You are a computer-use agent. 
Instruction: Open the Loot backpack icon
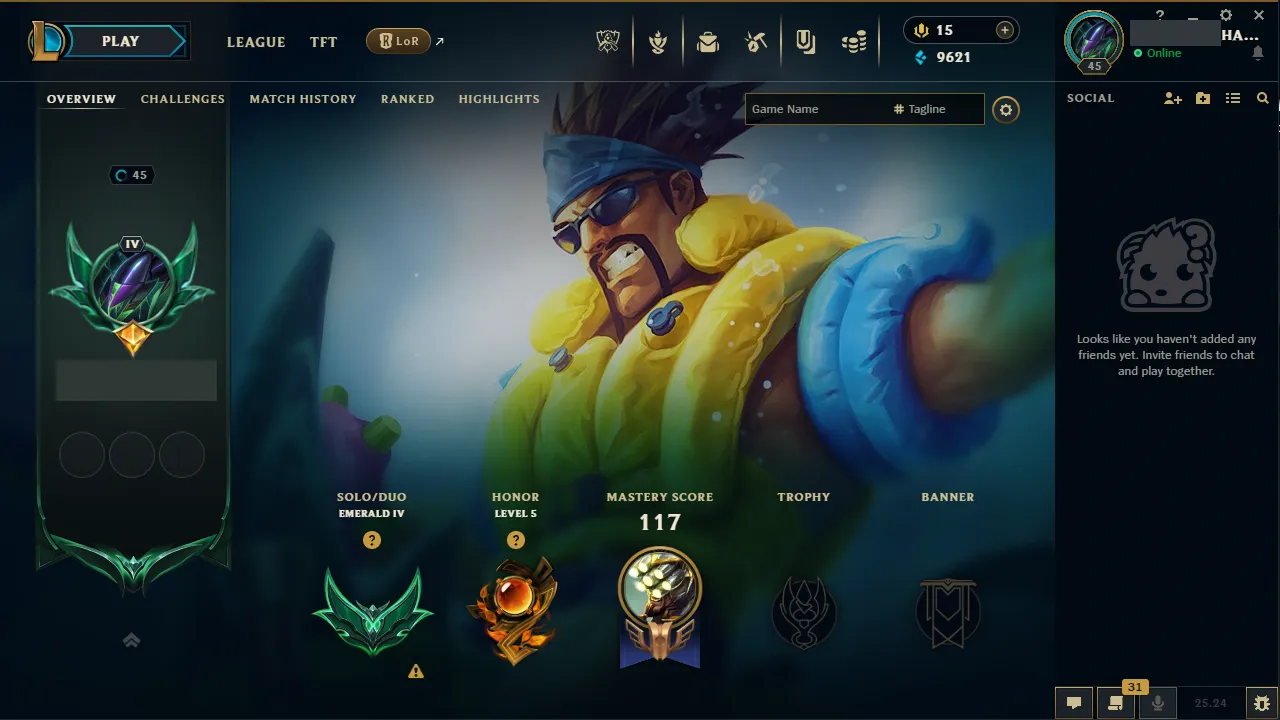[708, 41]
